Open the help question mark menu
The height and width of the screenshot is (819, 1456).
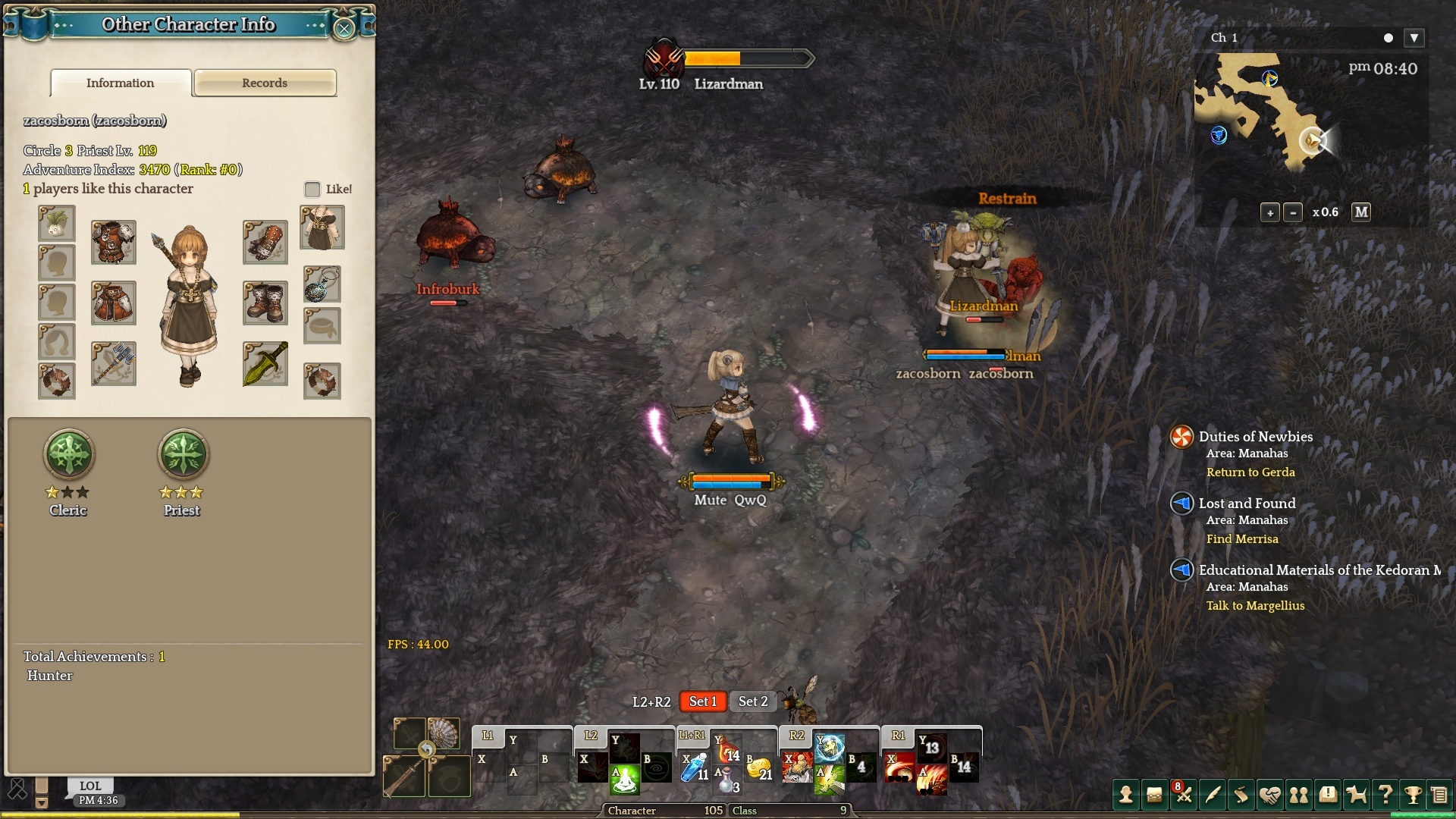click(1385, 795)
